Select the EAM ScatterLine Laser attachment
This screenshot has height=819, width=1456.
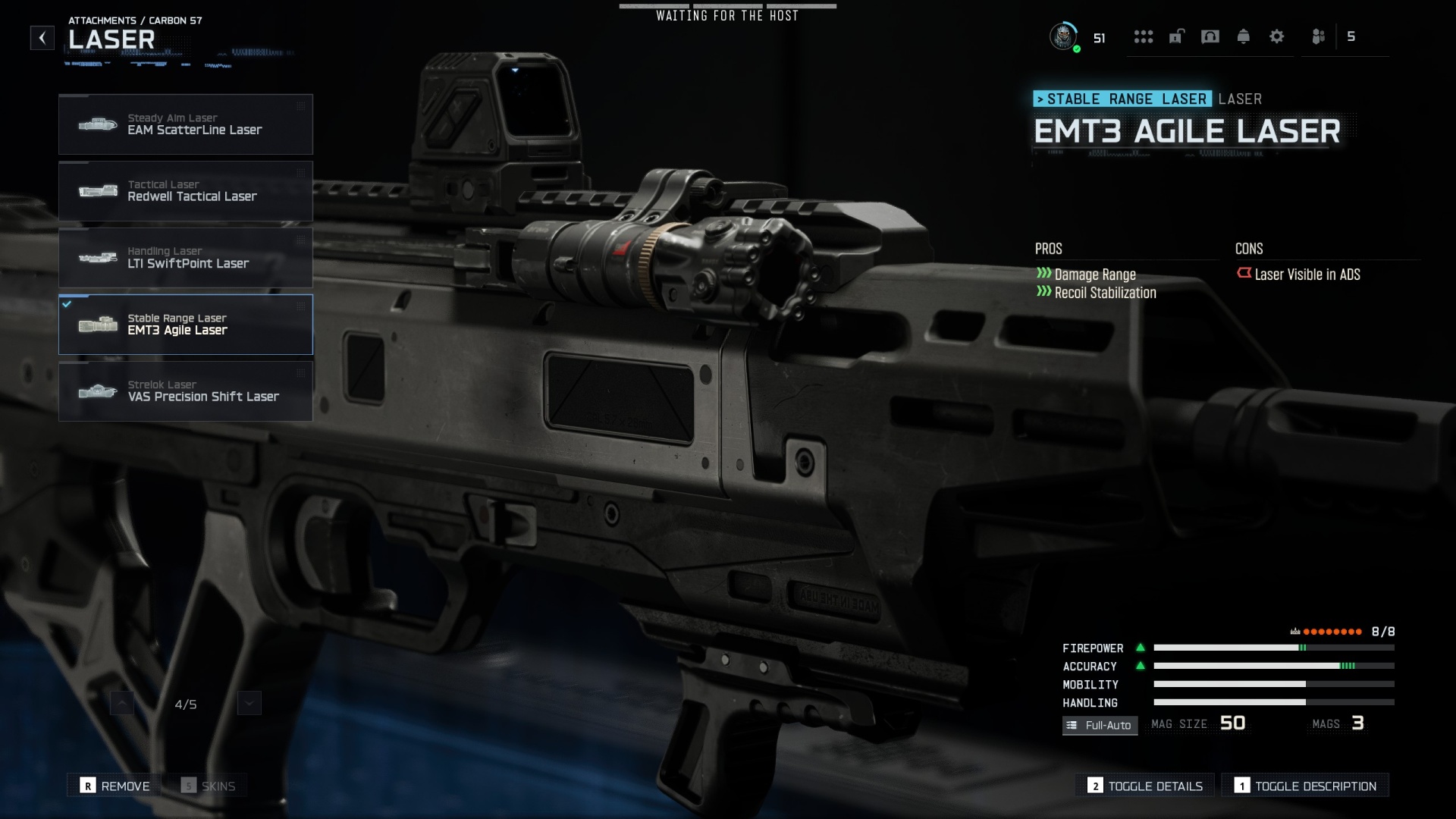click(185, 124)
